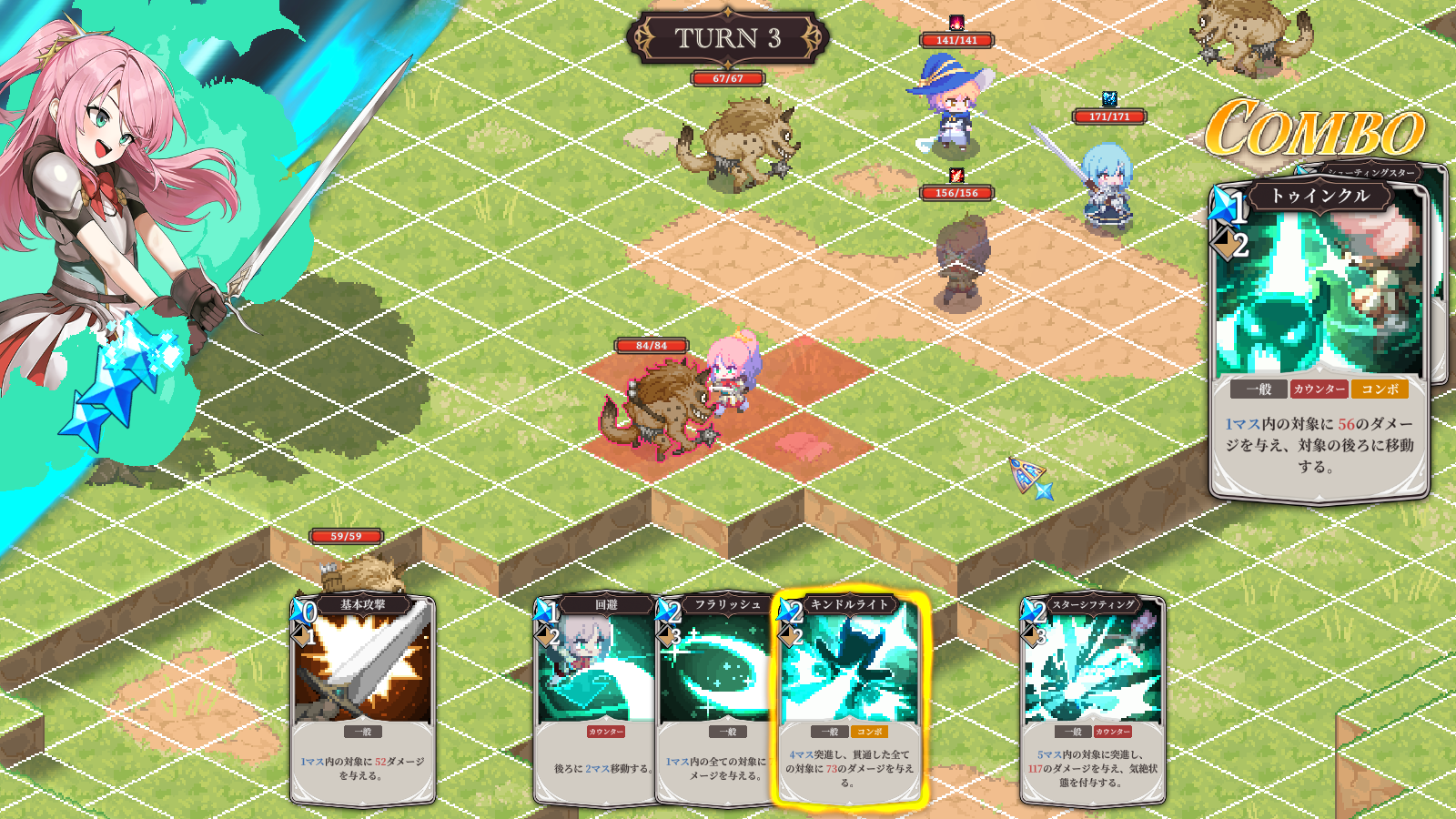
Task: Select the シューティングスター card behind Twinkle
Action: (1436, 273)
